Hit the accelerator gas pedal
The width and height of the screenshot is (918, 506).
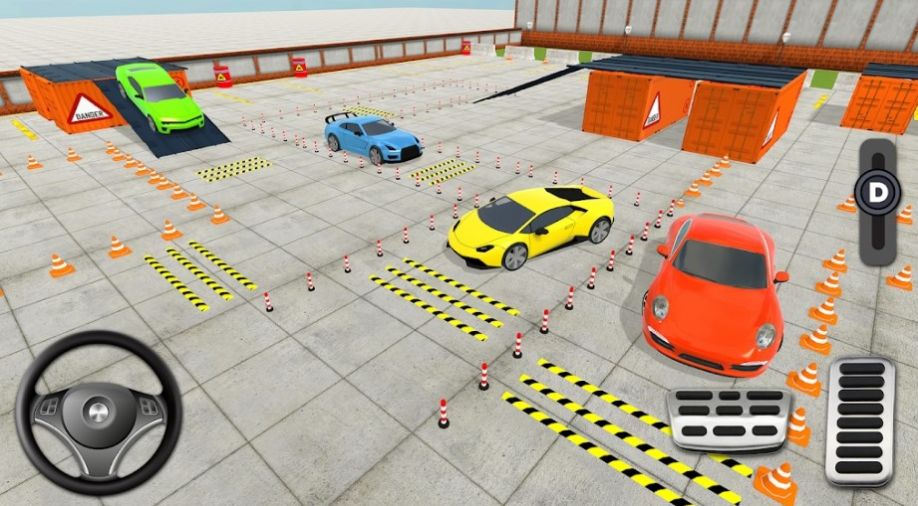pyautogui.click(x=859, y=421)
